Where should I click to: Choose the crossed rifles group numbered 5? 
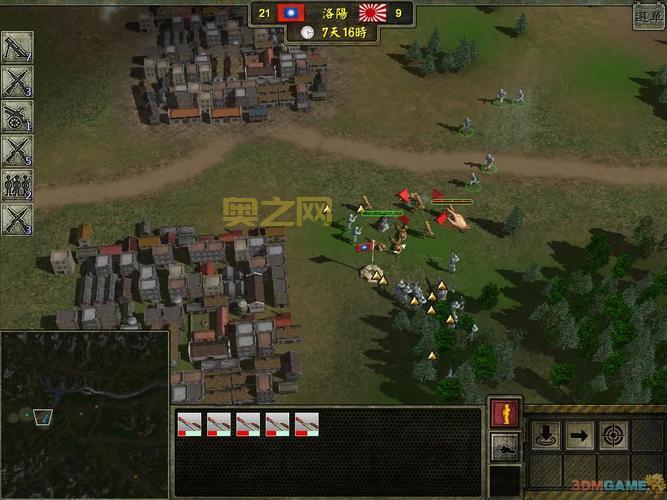pyautogui.click(x=17, y=151)
